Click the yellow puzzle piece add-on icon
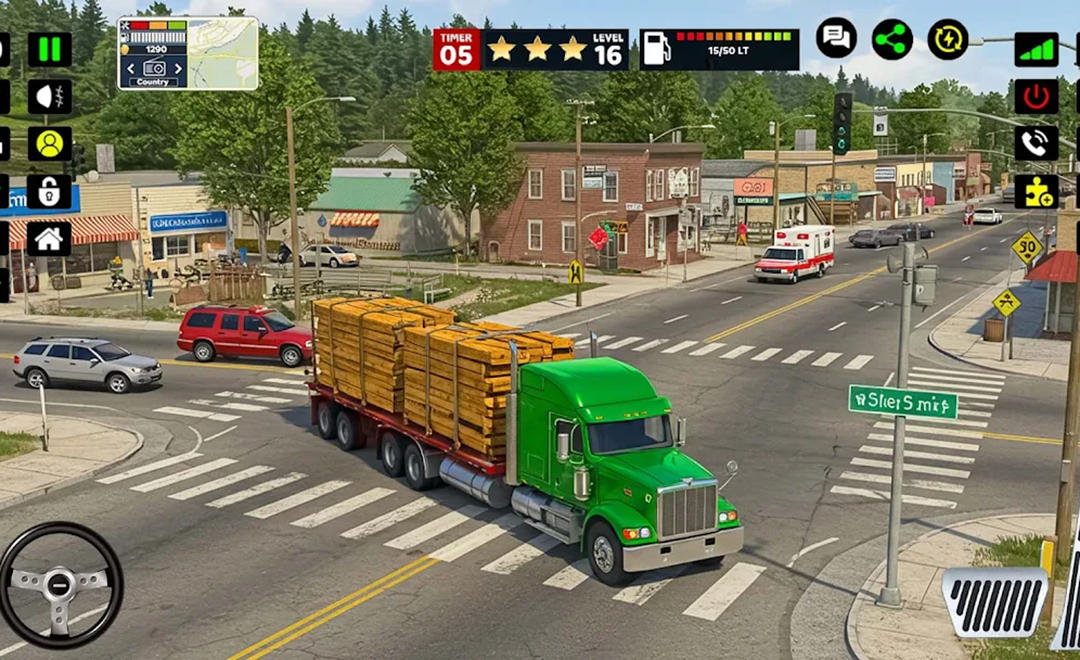Screen dimensions: 1080x660 tap(1036, 191)
